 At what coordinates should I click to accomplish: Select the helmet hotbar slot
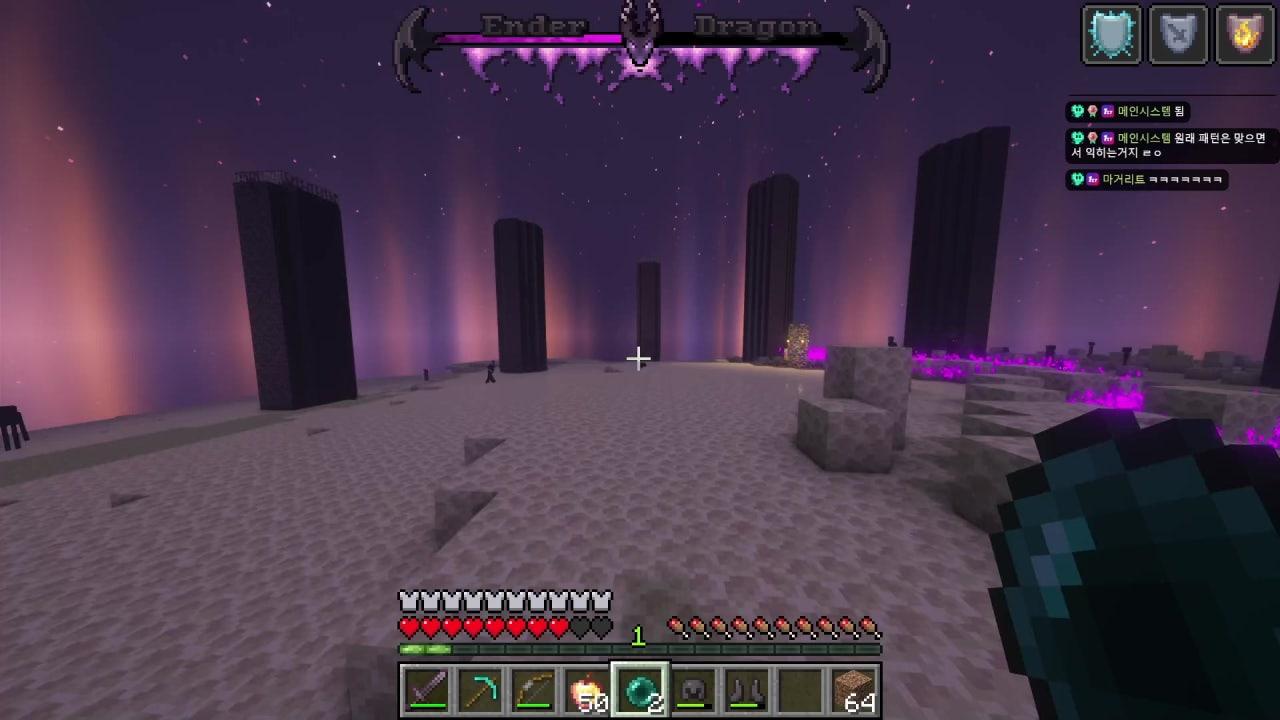(694, 690)
